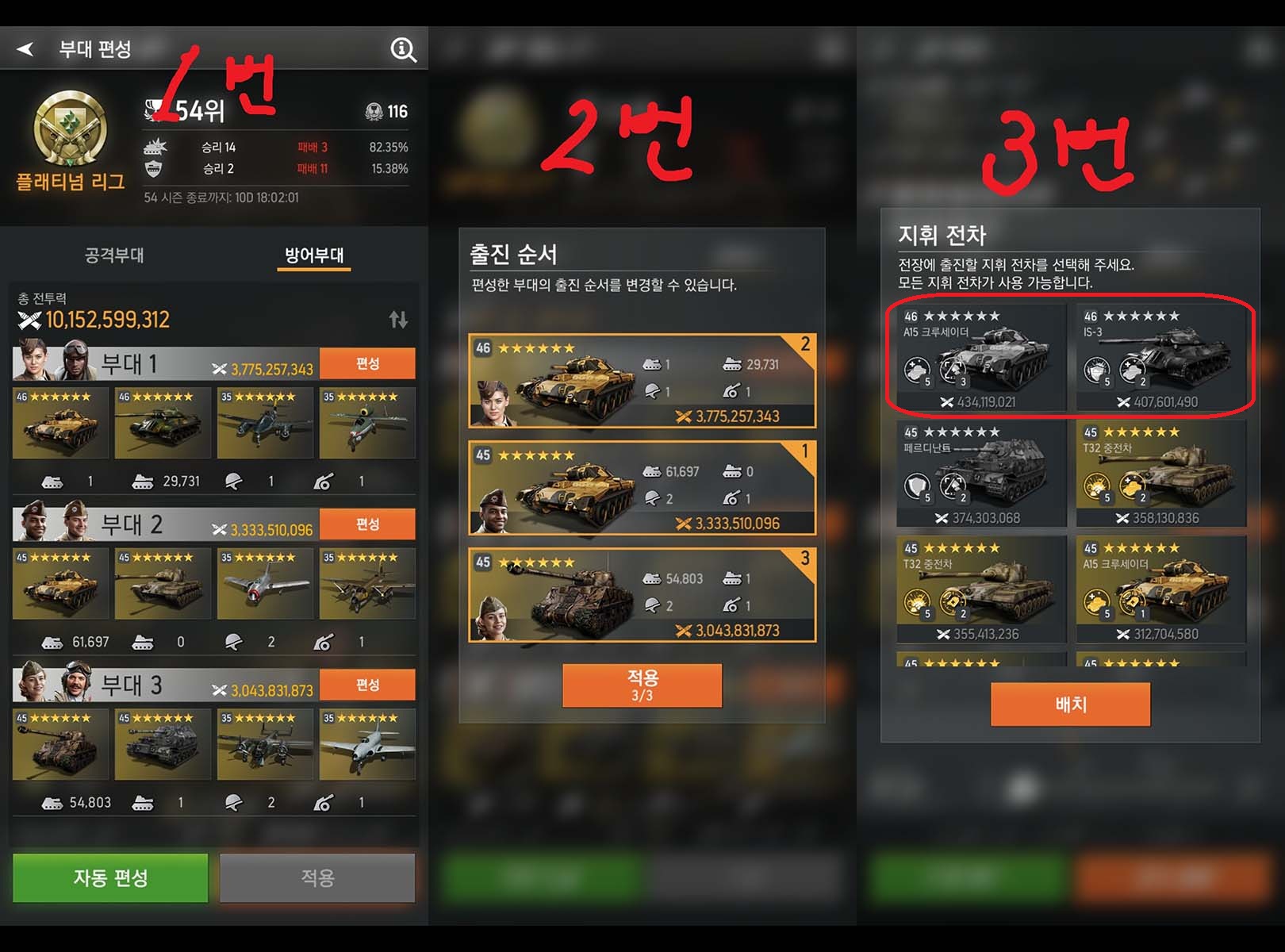Click 편성 button for 부대 1
1285x952 pixels.
click(x=367, y=363)
